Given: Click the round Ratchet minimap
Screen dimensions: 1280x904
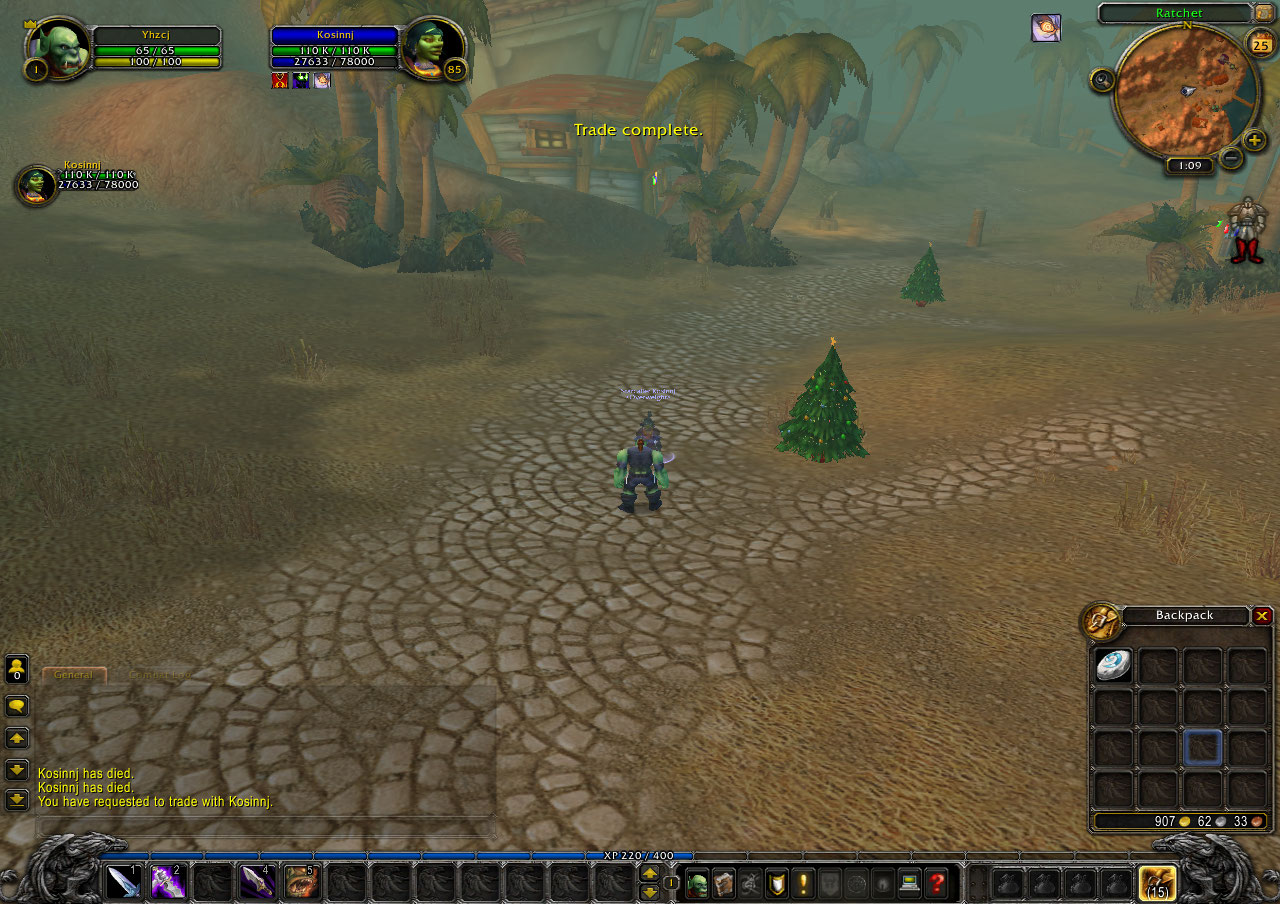Looking at the screenshot, I should coord(1185,90).
